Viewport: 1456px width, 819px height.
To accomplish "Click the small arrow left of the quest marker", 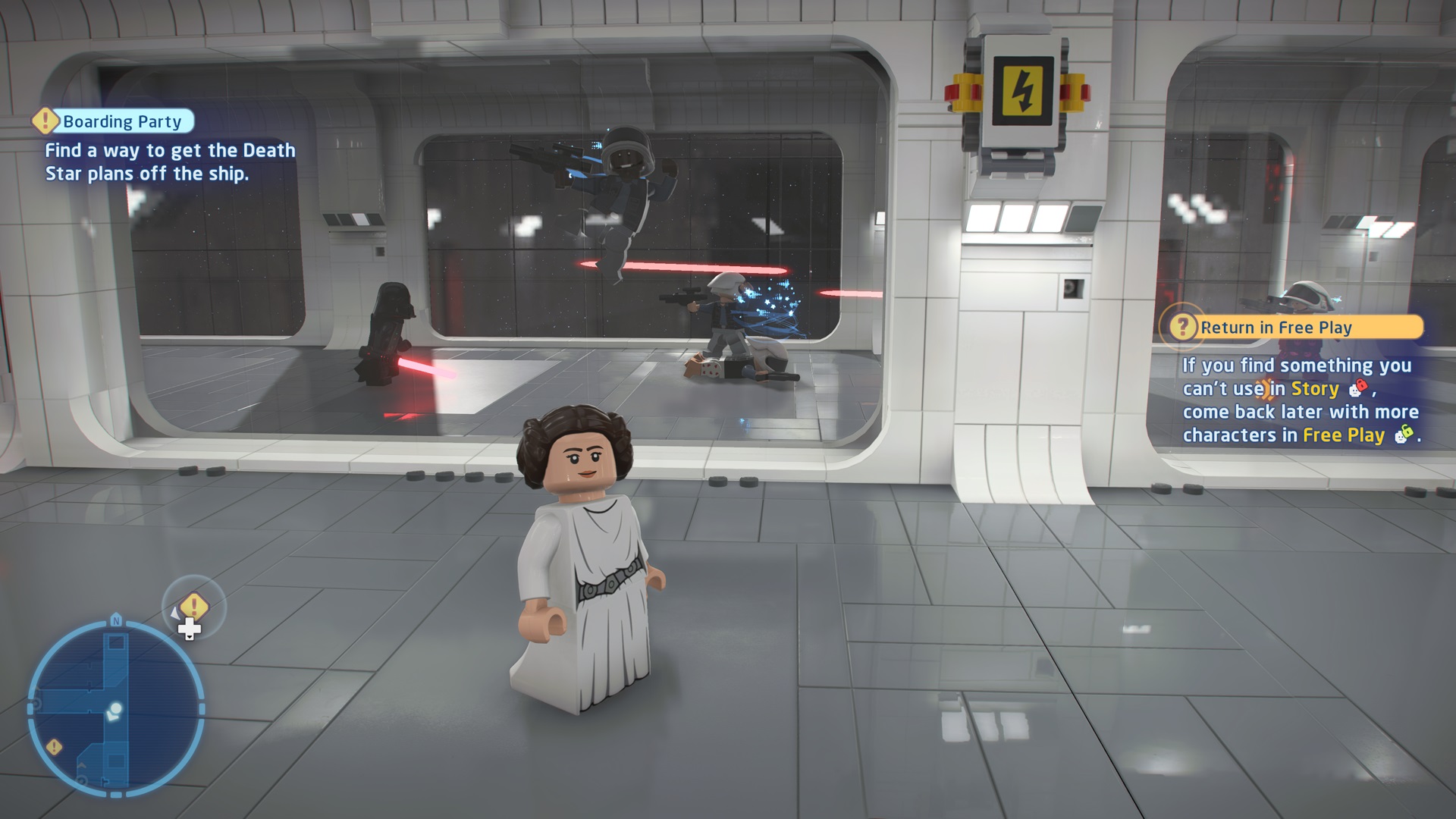I will coord(175,614).
